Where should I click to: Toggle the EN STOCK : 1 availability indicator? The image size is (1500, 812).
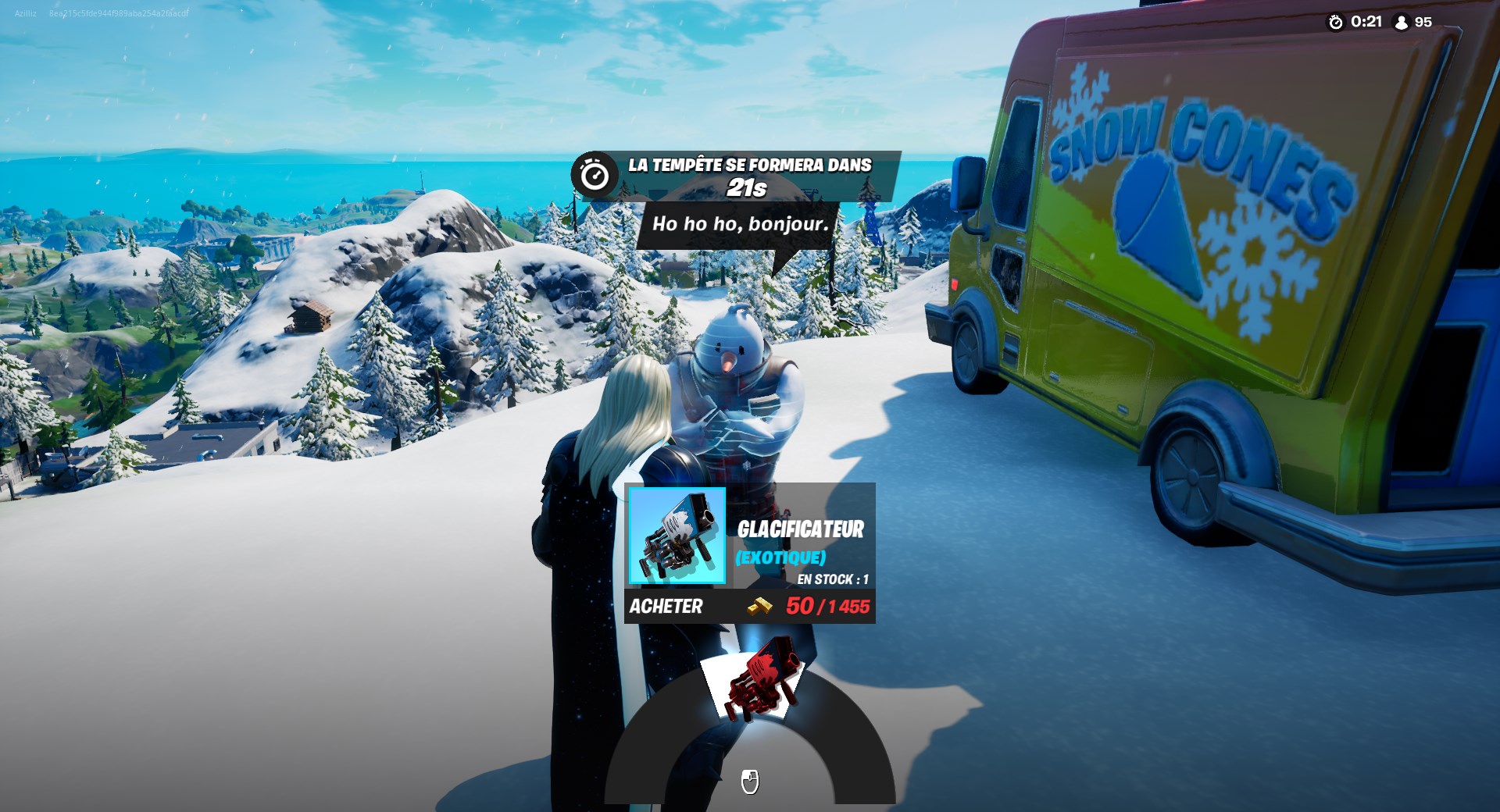tap(834, 579)
